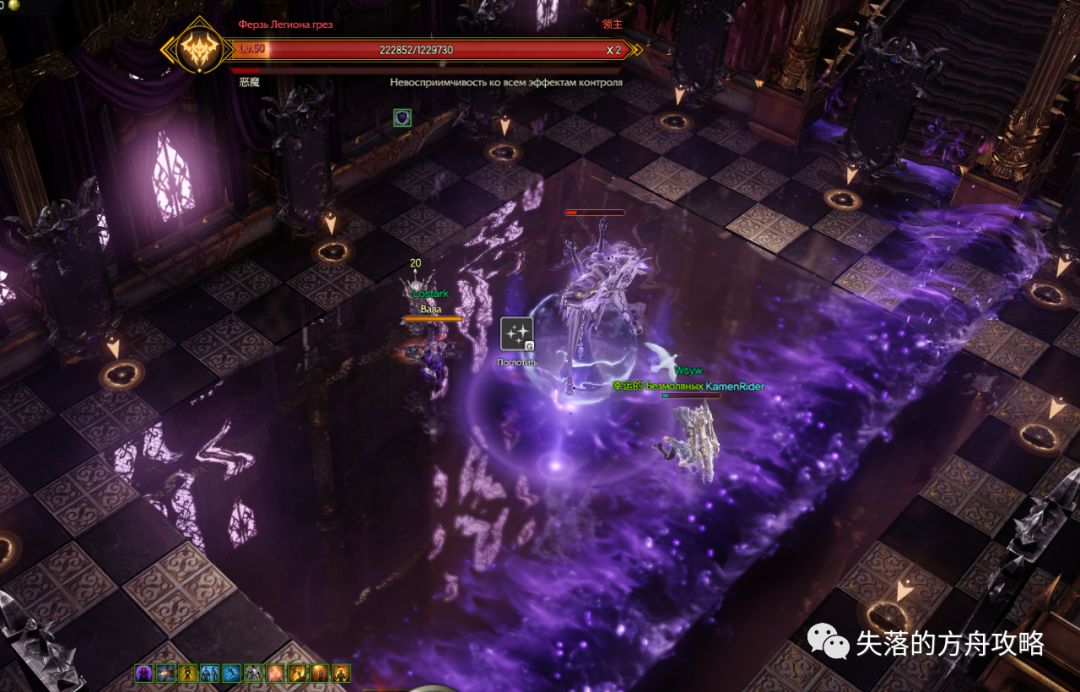
Task: Click the blue leaping figure buff icon
Action: pyautogui.click(x=231, y=673)
